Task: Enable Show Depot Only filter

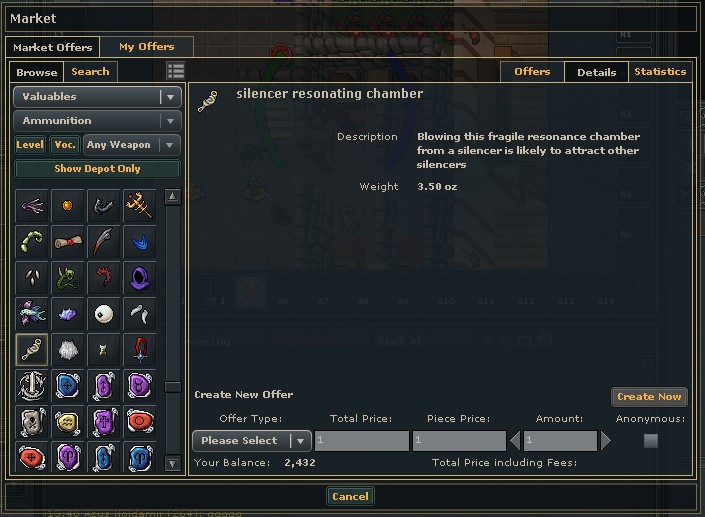Action: [97, 169]
